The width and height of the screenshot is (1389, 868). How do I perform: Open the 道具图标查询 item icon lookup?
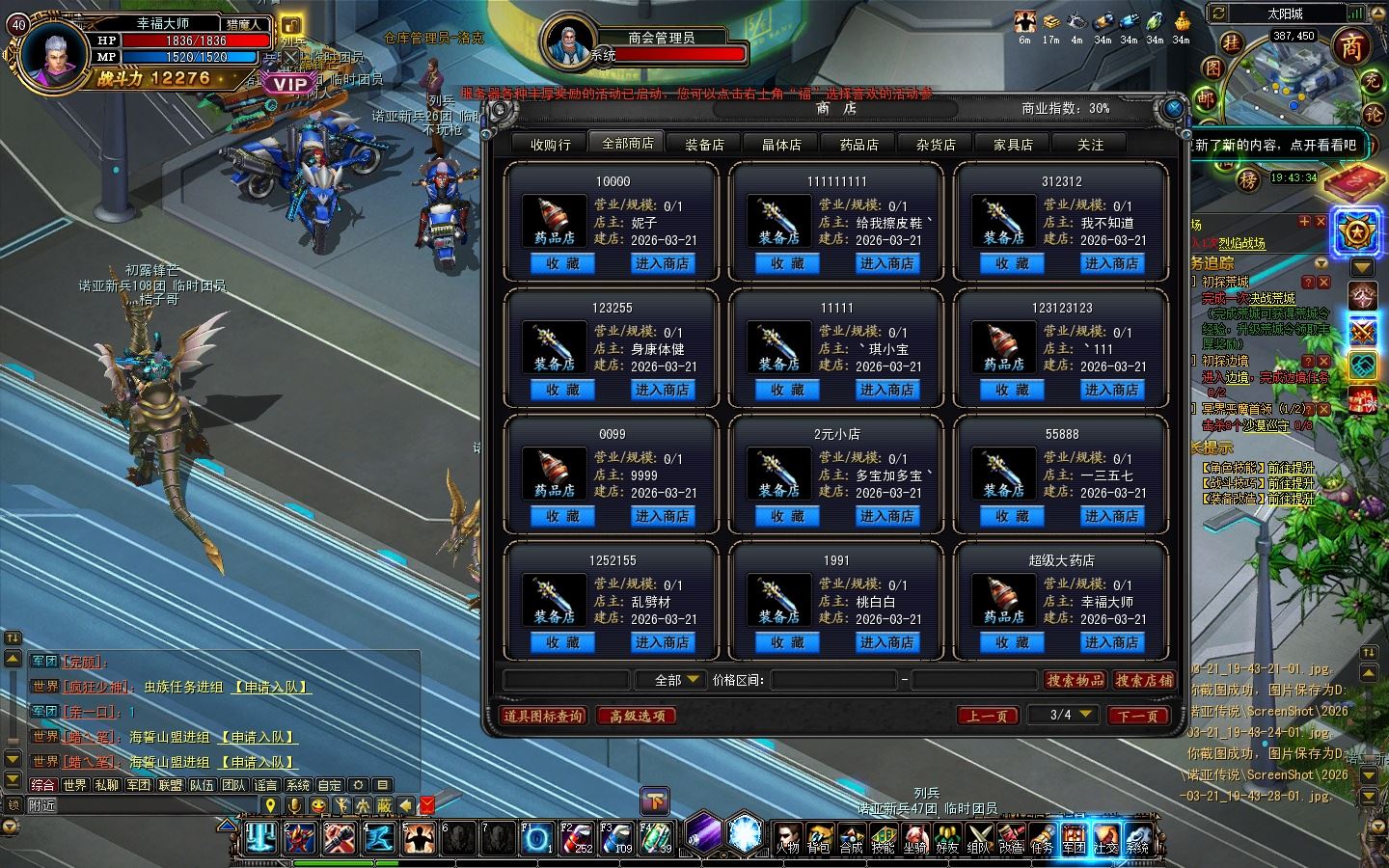click(x=544, y=716)
